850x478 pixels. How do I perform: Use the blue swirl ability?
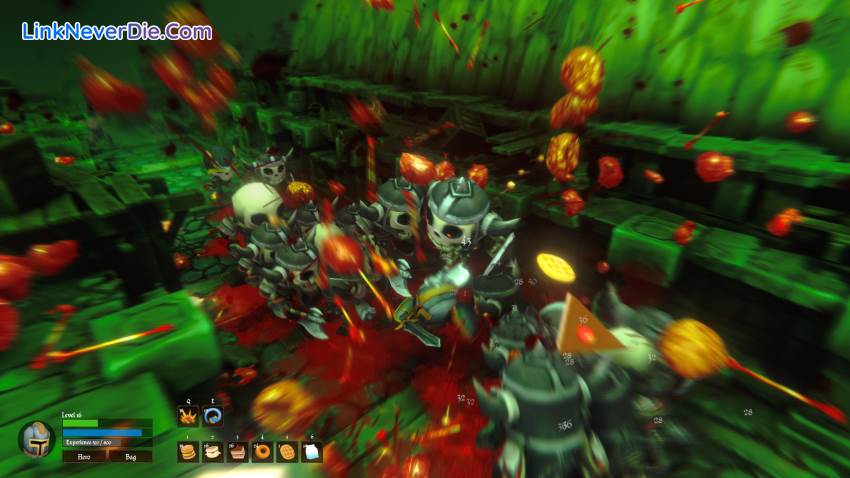coord(212,416)
